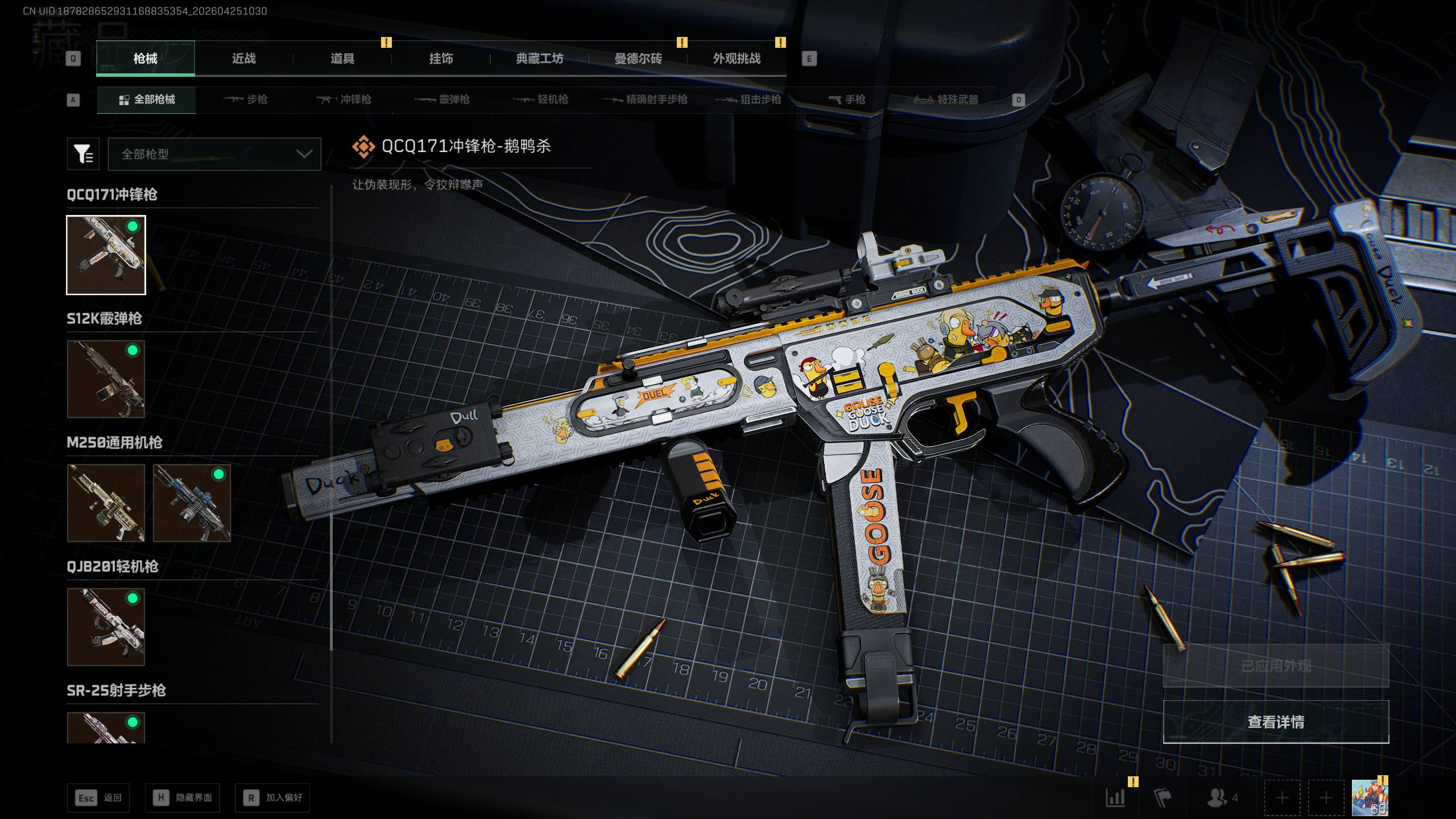The width and height of the screenshot is (1456, 819).
Task: Open the 全部枪型 dropdown
Action: coord(214,154)
